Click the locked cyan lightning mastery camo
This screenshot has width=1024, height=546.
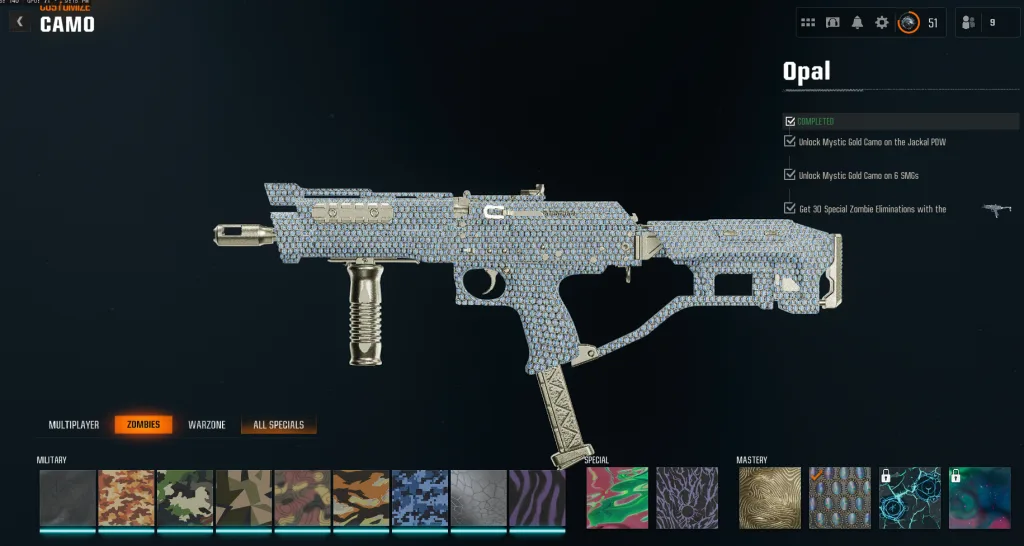(910, 498)
